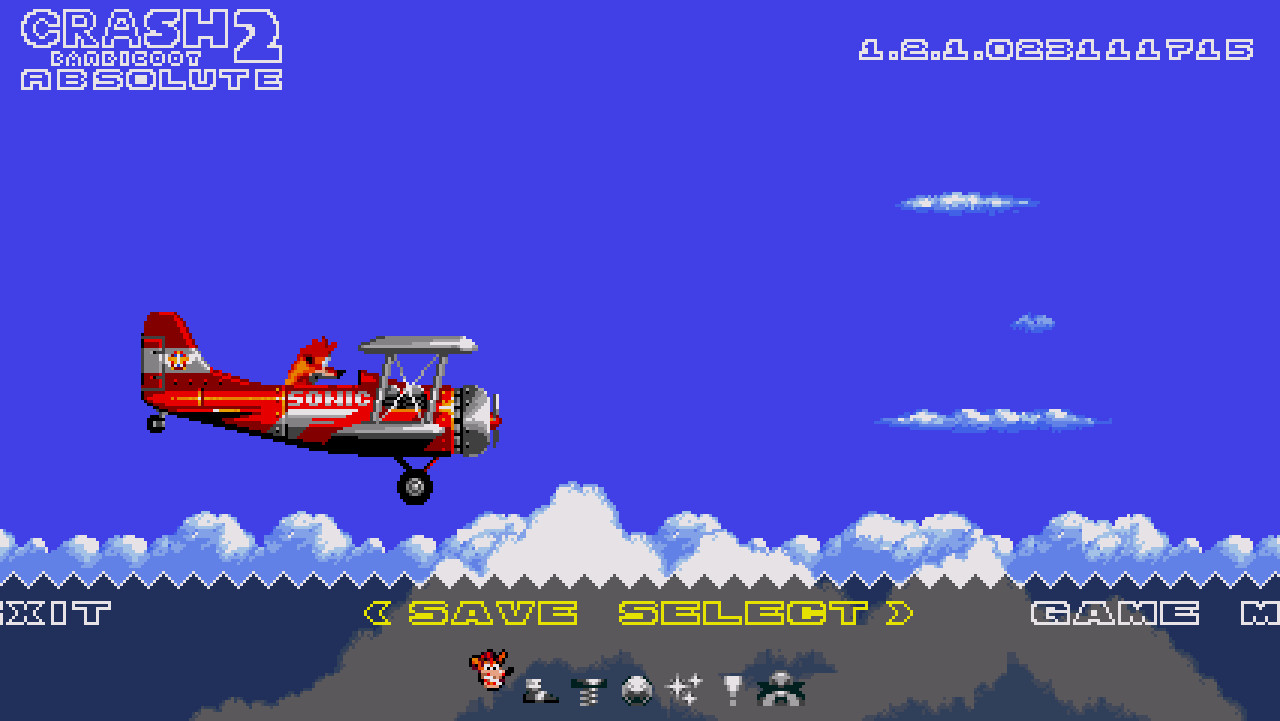Expand the save slot carousel with an arrow
Viewport: 1280px width, 721px height.
[x=898, y=613]
